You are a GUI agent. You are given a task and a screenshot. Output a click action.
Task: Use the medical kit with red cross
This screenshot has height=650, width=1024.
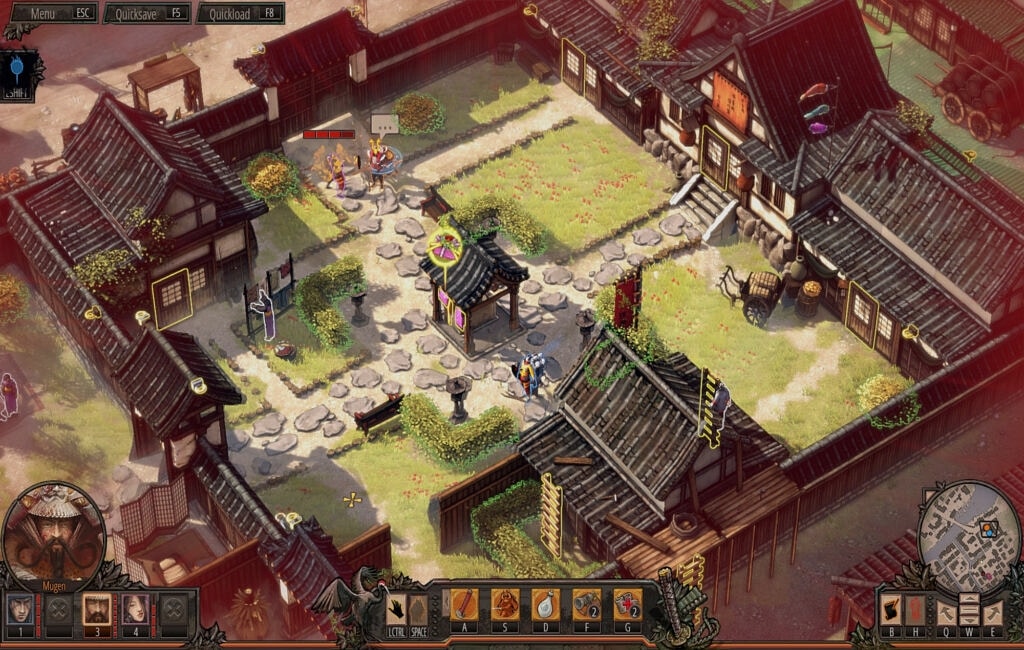627,604
